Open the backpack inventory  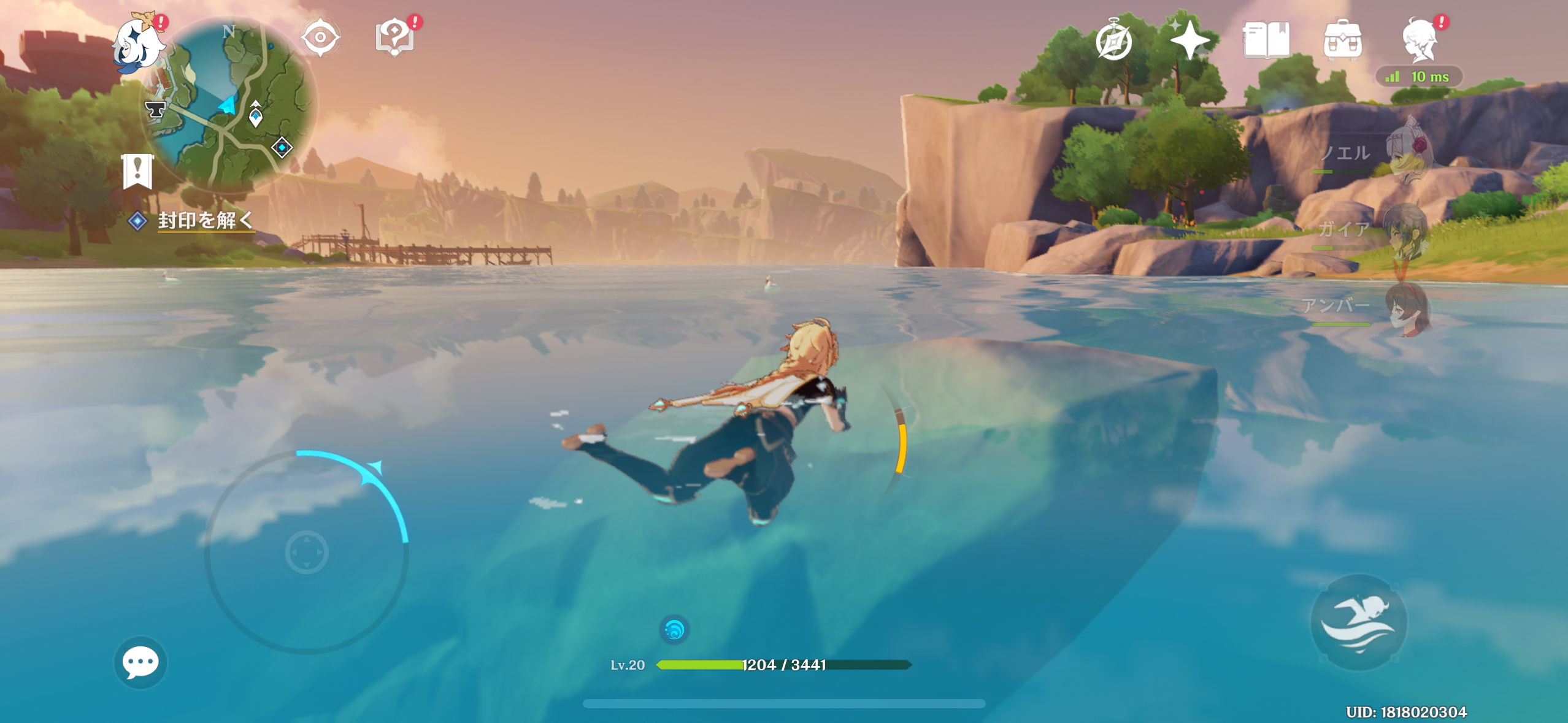(1342, 40)
